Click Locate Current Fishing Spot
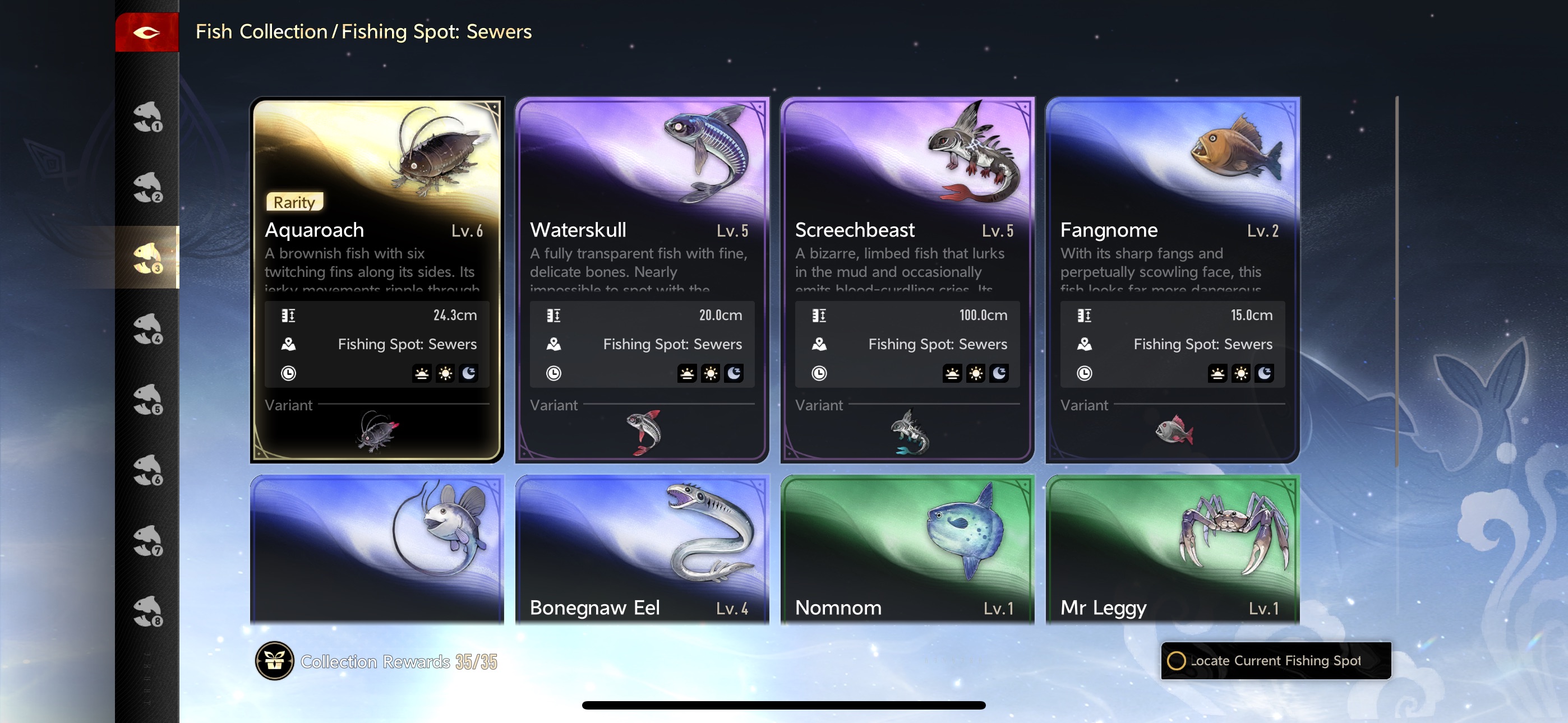 (1275, 660)
